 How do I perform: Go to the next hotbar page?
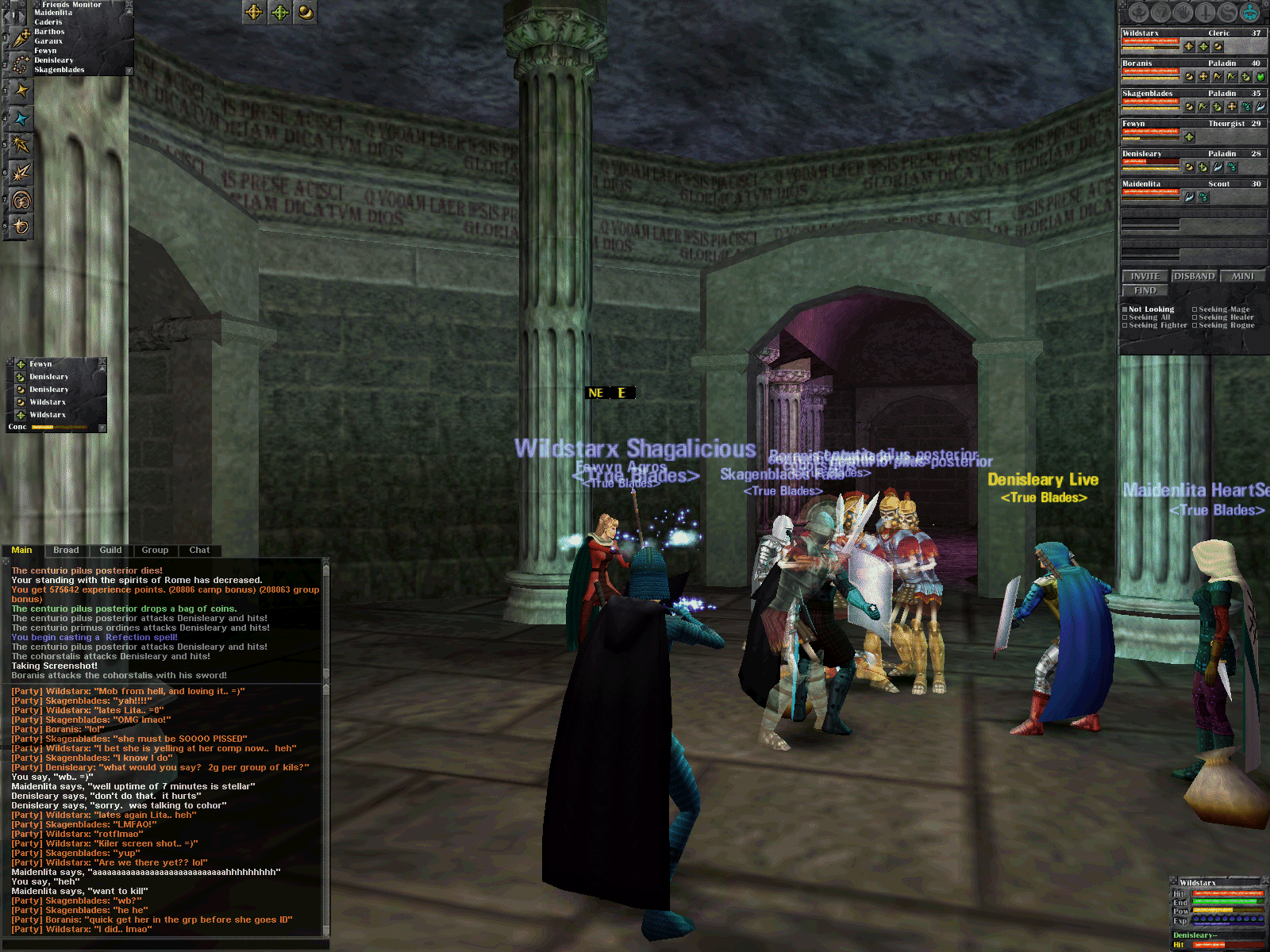point(21,15)
